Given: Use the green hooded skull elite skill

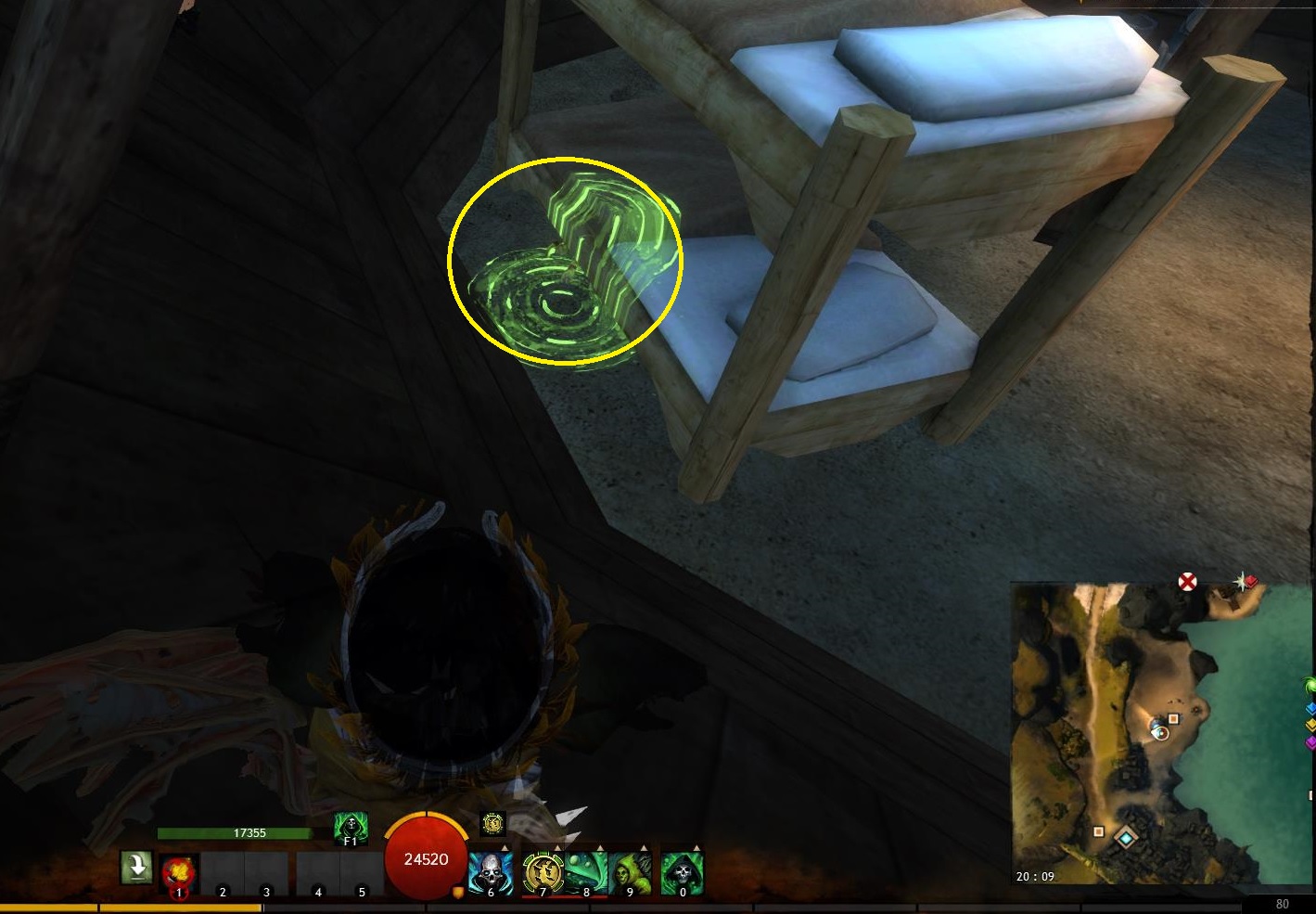Looking at the screenshot, I should point(683,873).
